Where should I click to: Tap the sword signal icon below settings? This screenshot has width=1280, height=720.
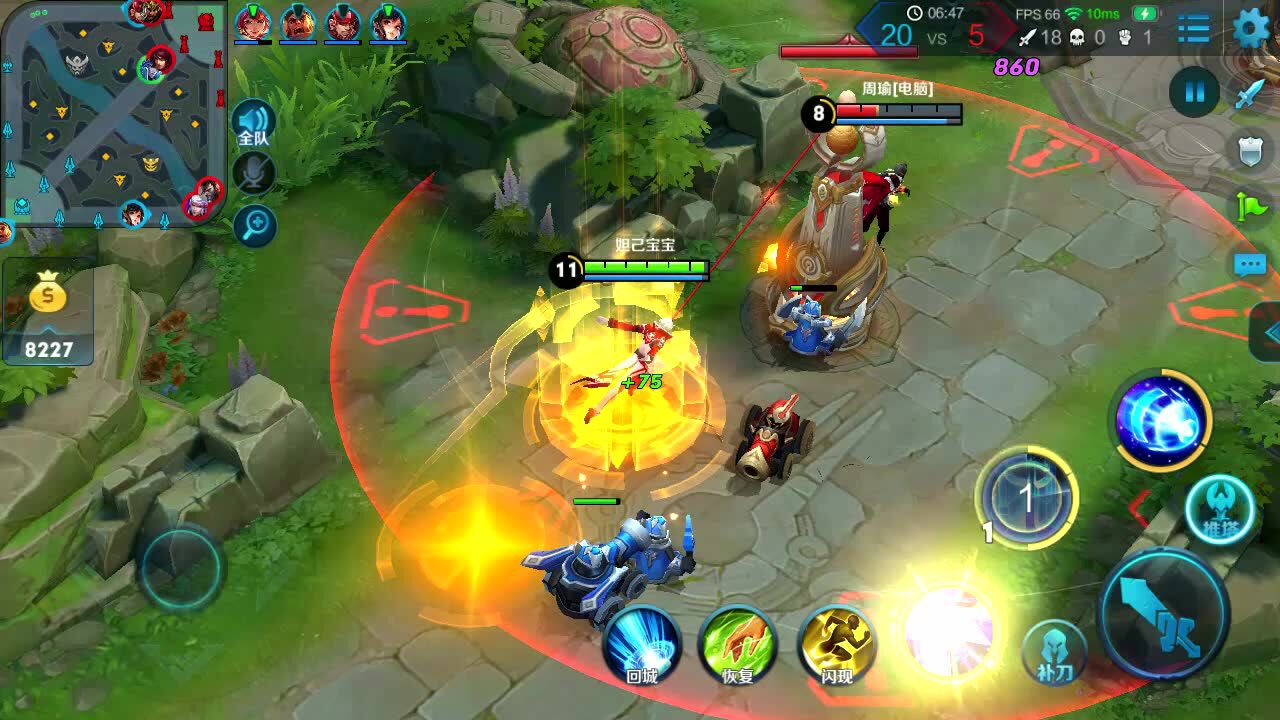(1251, 94)
